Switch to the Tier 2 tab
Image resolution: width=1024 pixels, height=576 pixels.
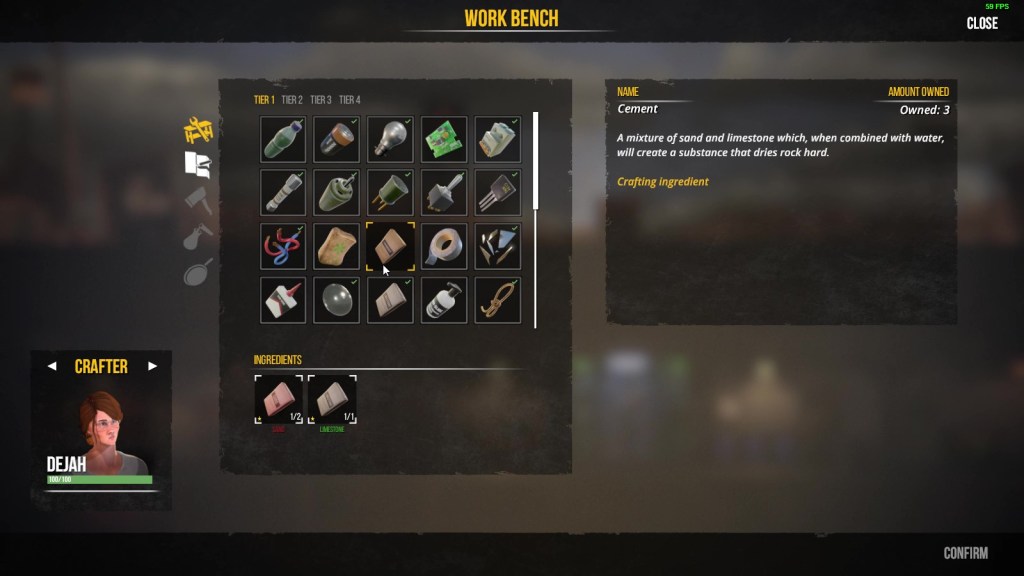coord(292,100)
